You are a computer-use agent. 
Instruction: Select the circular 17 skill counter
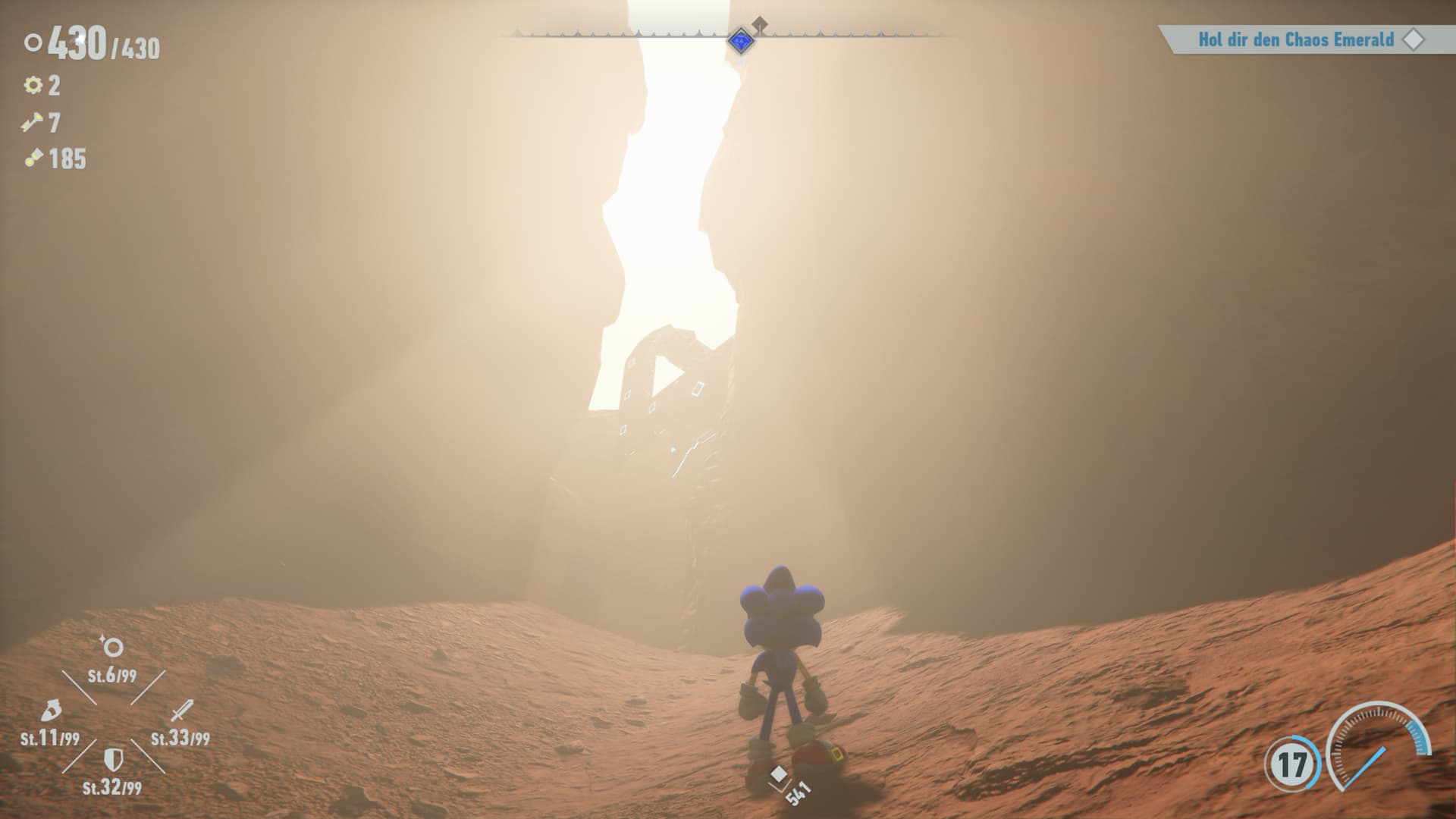tap(1291, 764)
